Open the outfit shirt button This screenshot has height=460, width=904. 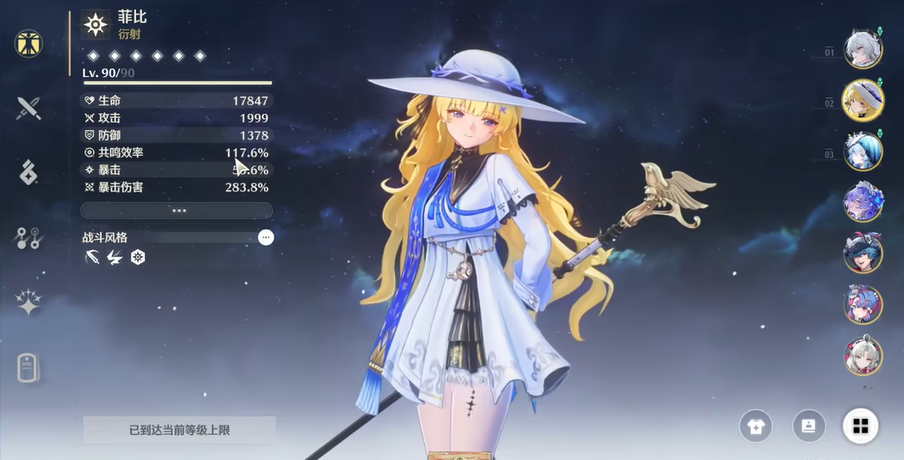pyautogui.click(x=756, y=426)
